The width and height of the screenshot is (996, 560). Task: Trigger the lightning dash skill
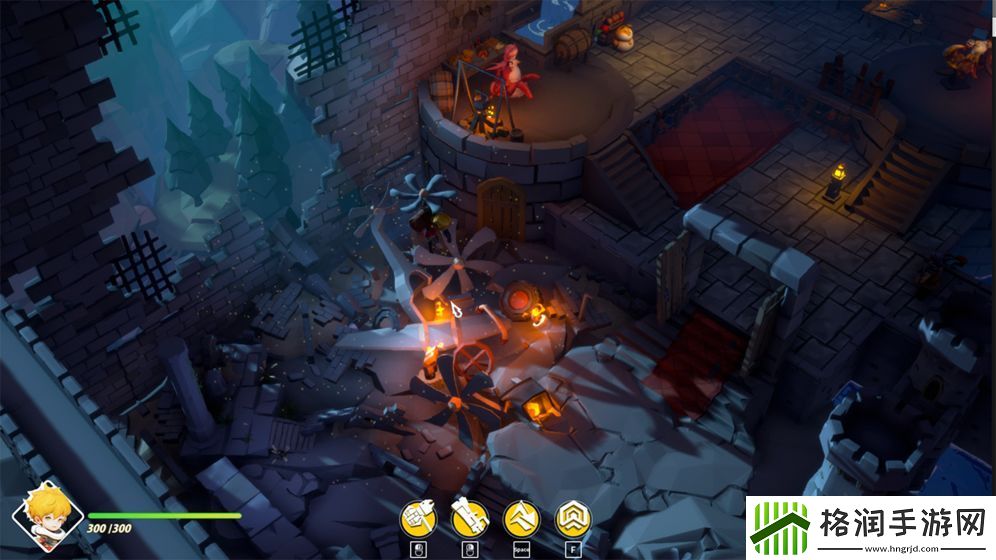(521, 517)
